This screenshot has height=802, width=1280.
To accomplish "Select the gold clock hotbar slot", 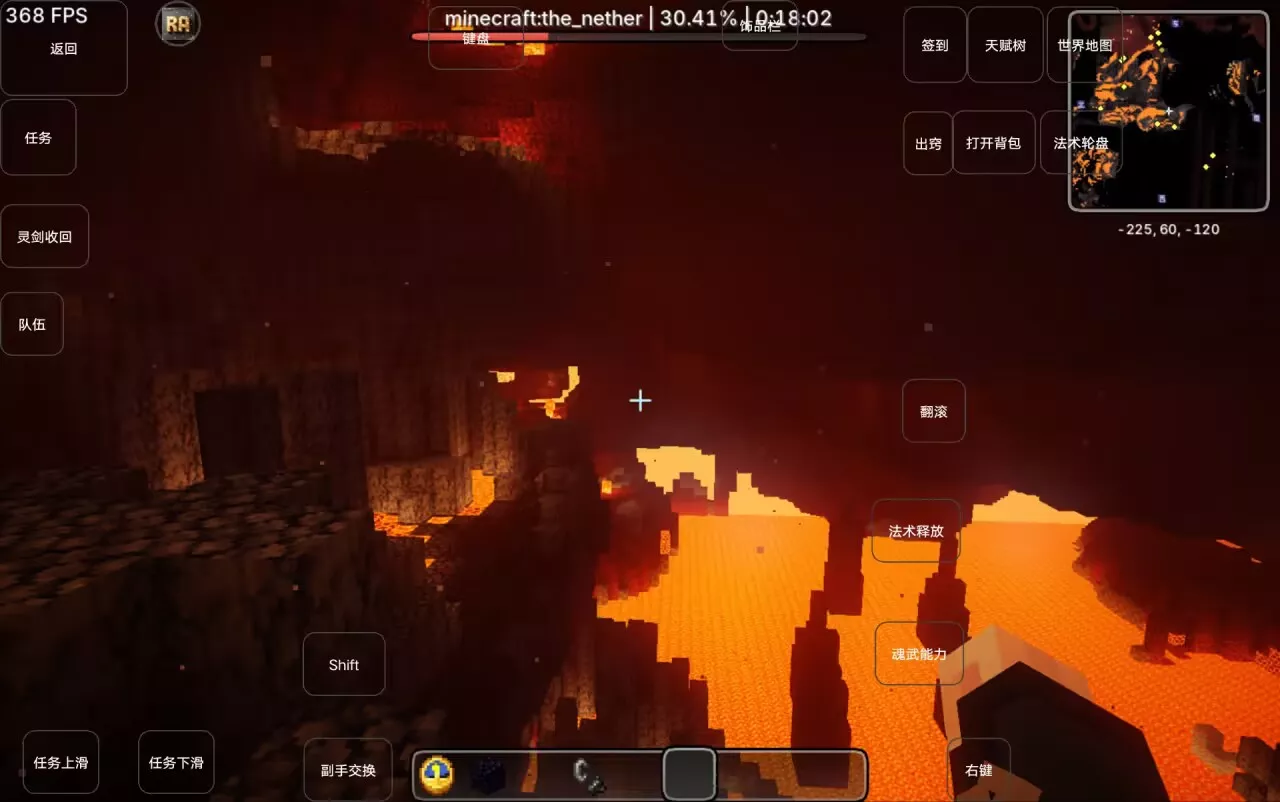I will pyautogui.click(x=437, y=775).
